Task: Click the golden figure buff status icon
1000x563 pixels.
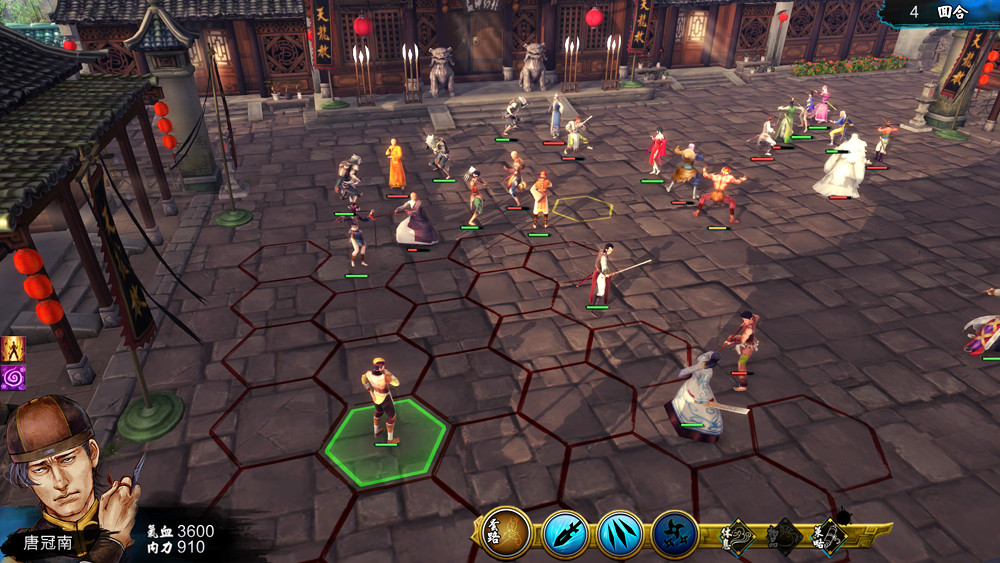Action: click(13, 348)
